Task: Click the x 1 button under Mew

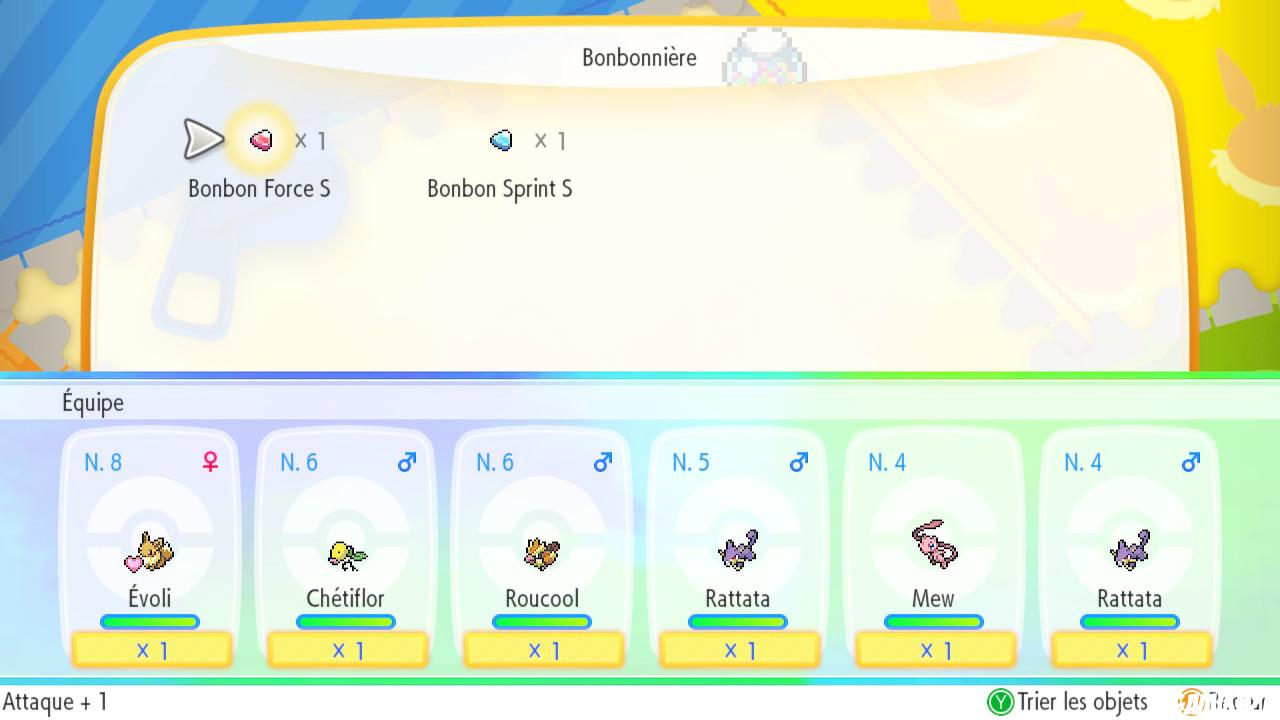Action: 933,650
